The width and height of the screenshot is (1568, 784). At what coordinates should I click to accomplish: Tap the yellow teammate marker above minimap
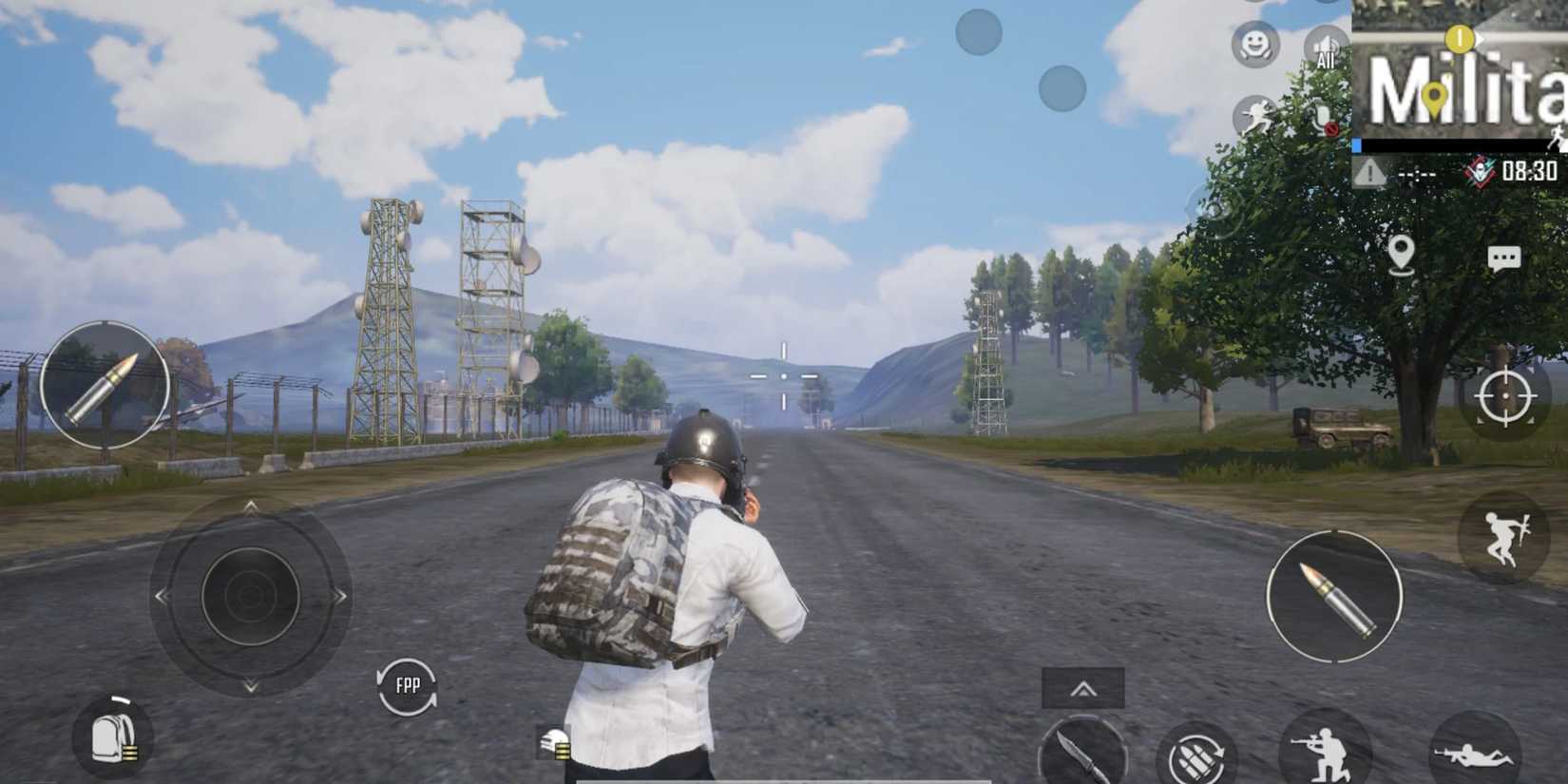[x=1460, y=40]
